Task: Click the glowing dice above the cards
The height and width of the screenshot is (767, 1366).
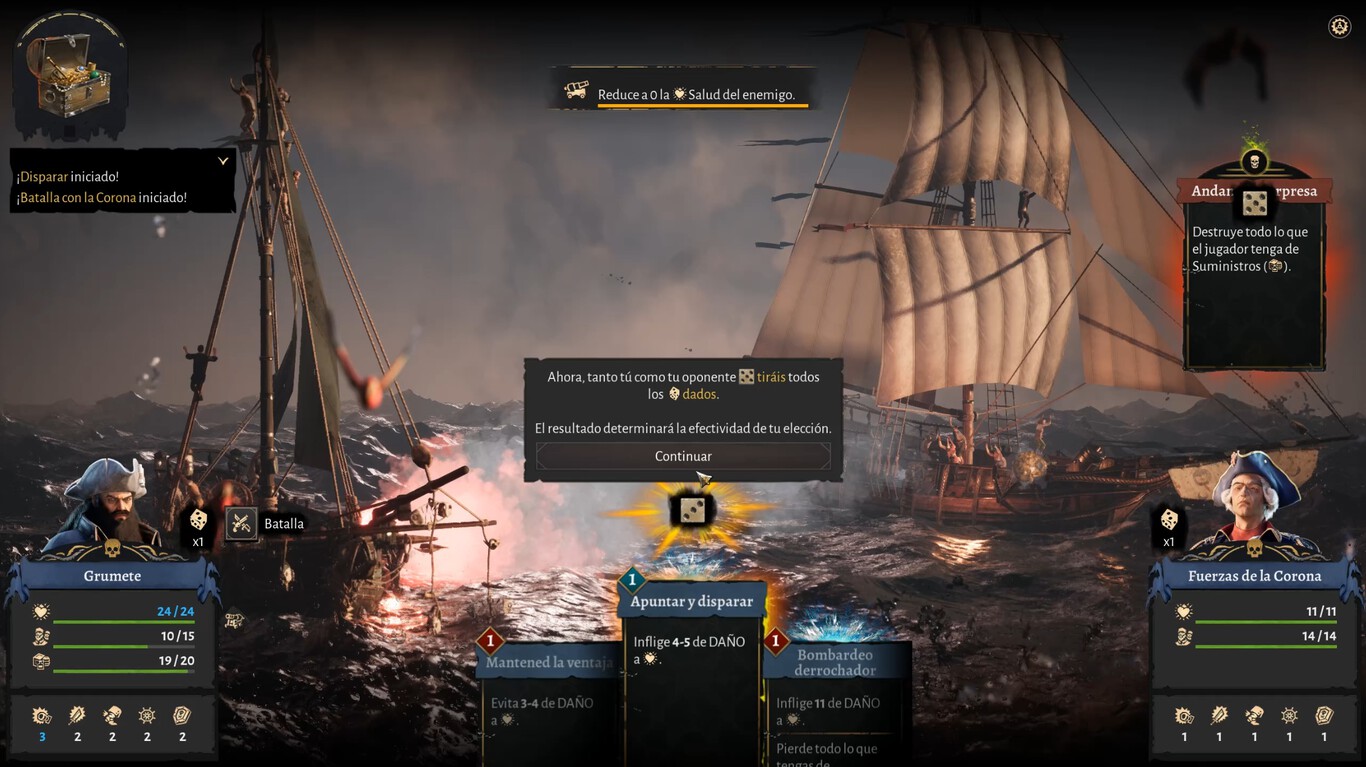Action: pos(692,511)
